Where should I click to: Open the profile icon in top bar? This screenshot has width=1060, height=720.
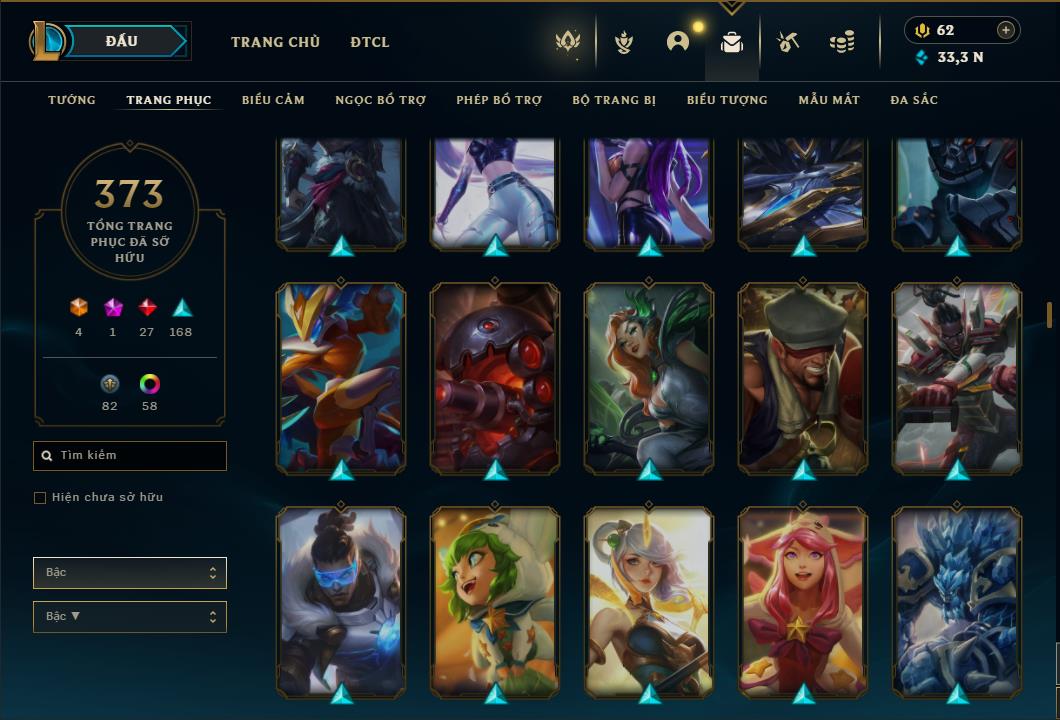tap(678, 42)
